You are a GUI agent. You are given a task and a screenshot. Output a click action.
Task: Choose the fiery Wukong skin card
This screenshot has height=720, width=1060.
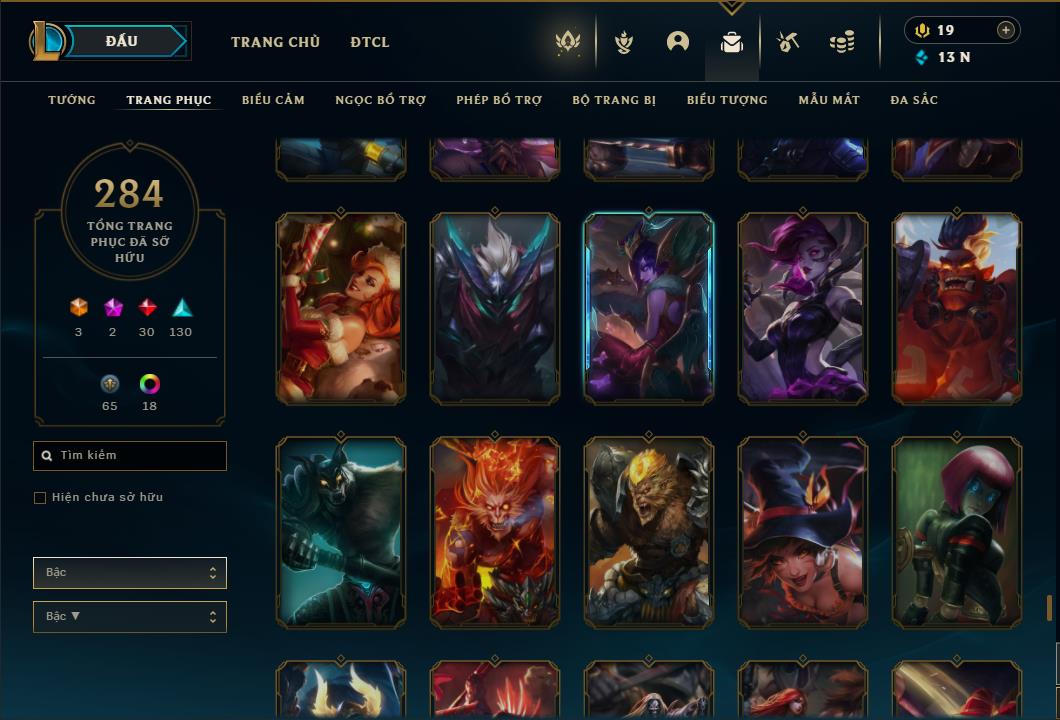[x=495, y=532]
